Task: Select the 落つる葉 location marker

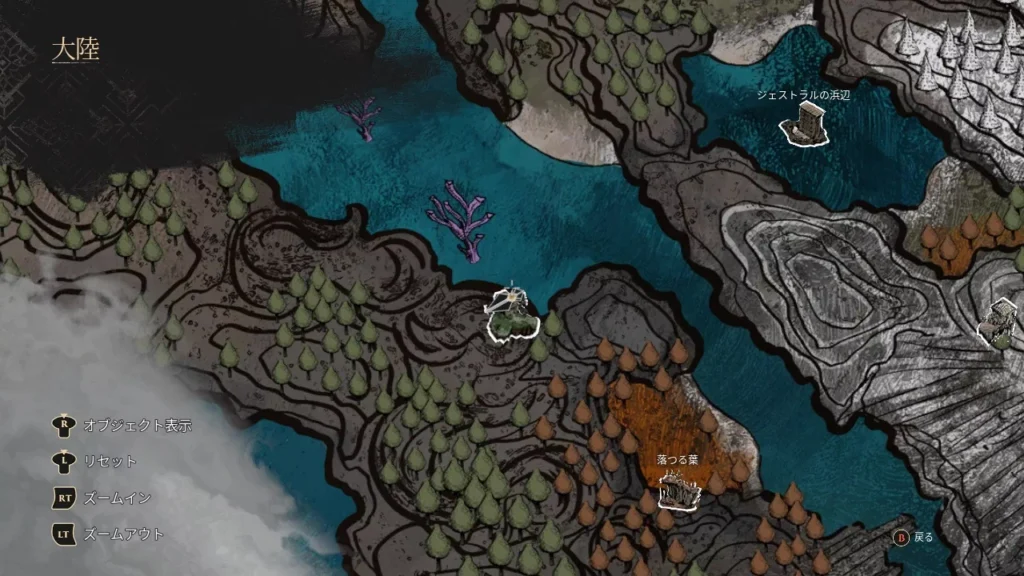Action: tap(678, 491)
